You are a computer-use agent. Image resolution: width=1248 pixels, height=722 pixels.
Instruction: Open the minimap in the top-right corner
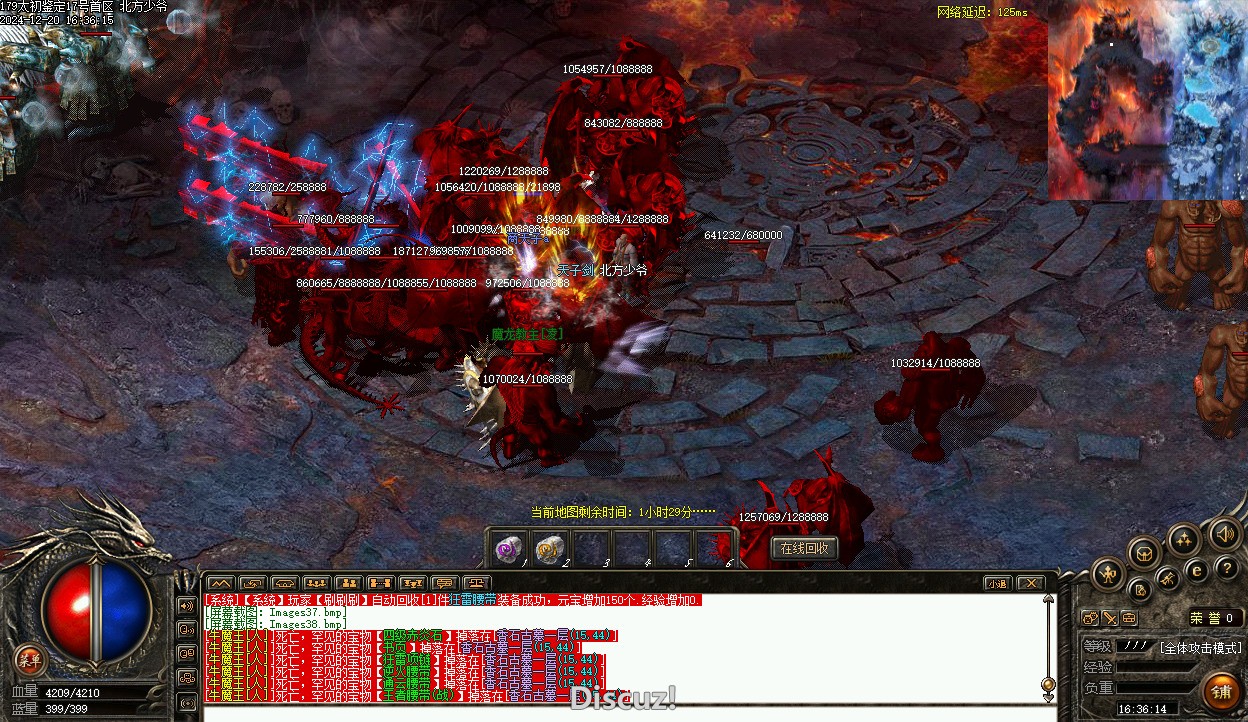(x=1147, y=100)
